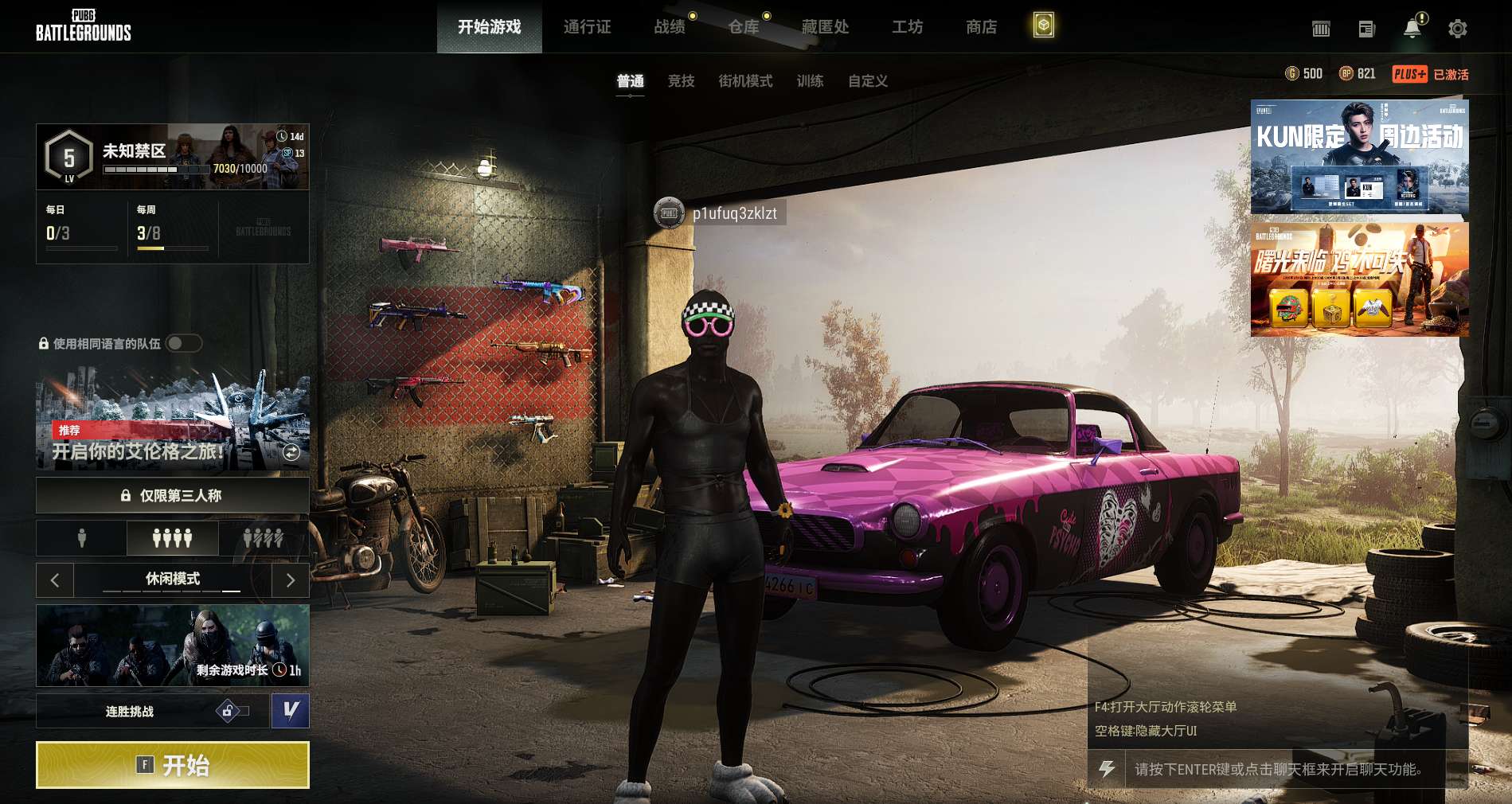
Task: Check the notification bell icon
Action: tap(1412, 29)
